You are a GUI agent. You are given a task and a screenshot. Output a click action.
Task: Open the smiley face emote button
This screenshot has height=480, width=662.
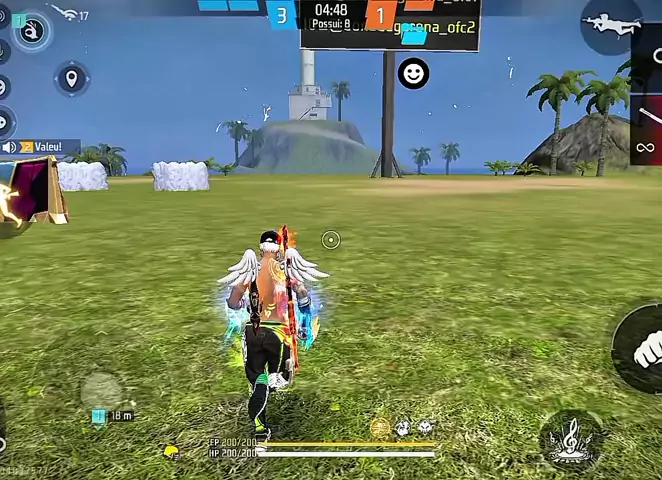click(413, 73)
